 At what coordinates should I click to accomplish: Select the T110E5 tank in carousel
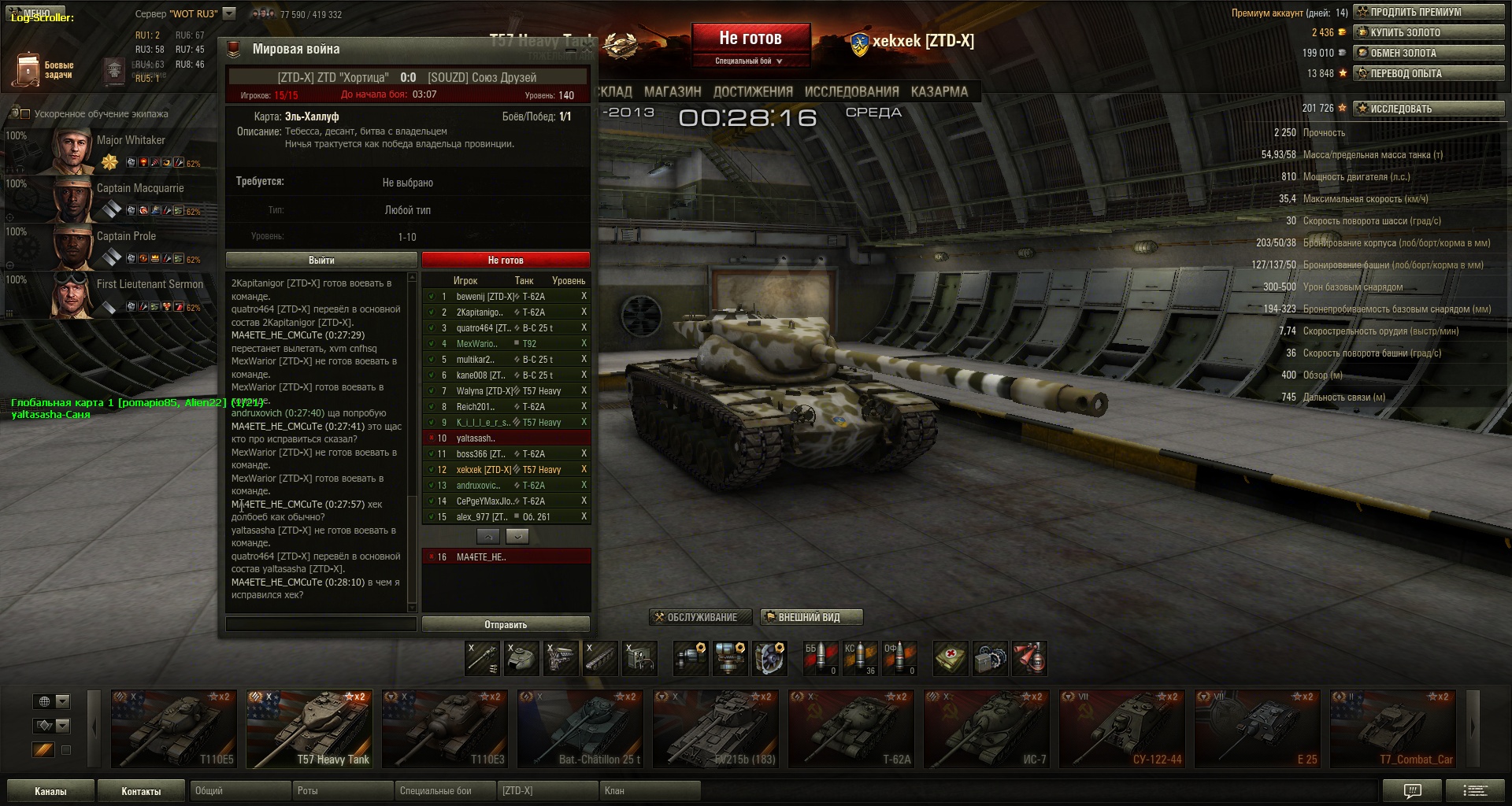click(174, 728)
